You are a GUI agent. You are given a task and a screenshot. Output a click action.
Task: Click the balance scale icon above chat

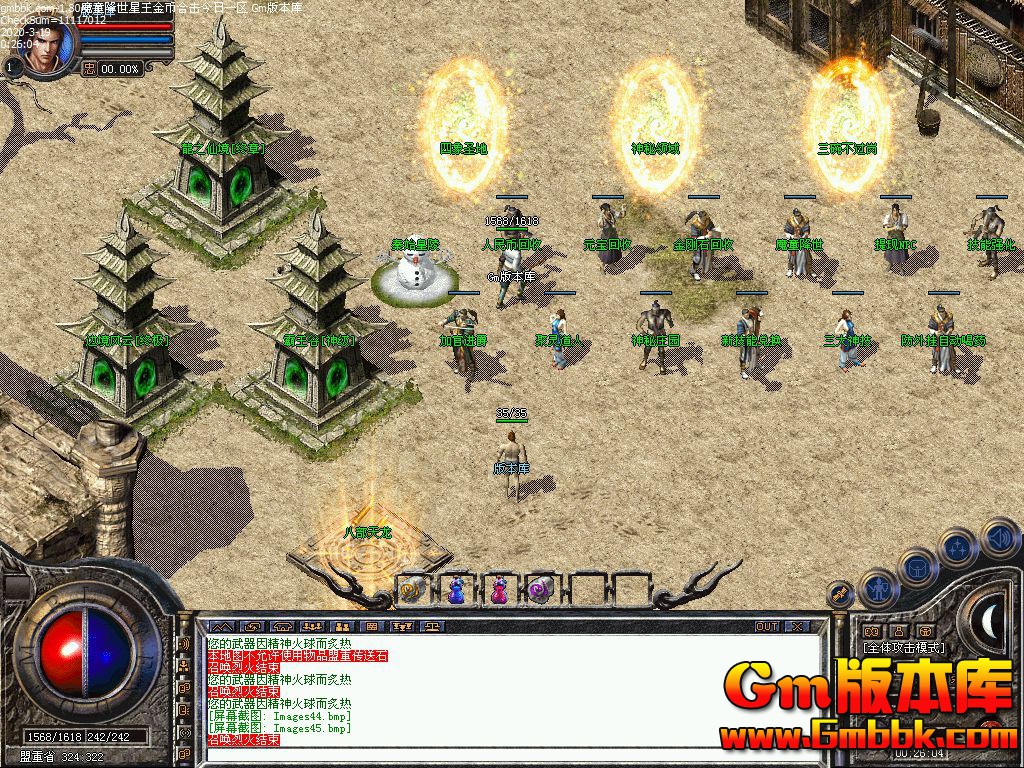pos(435,627)
